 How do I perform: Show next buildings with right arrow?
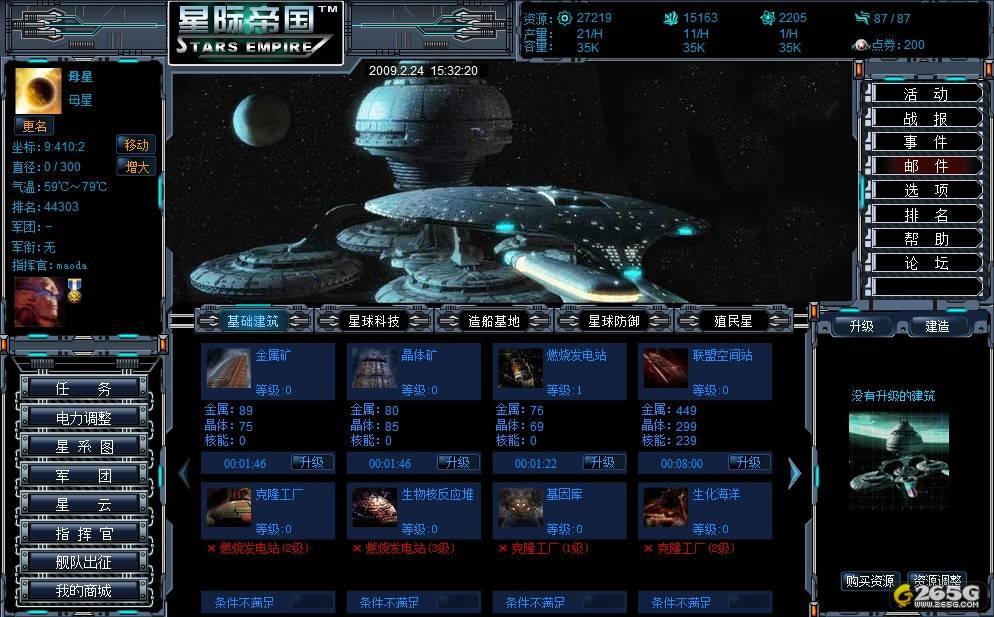[x=795, y=473]
